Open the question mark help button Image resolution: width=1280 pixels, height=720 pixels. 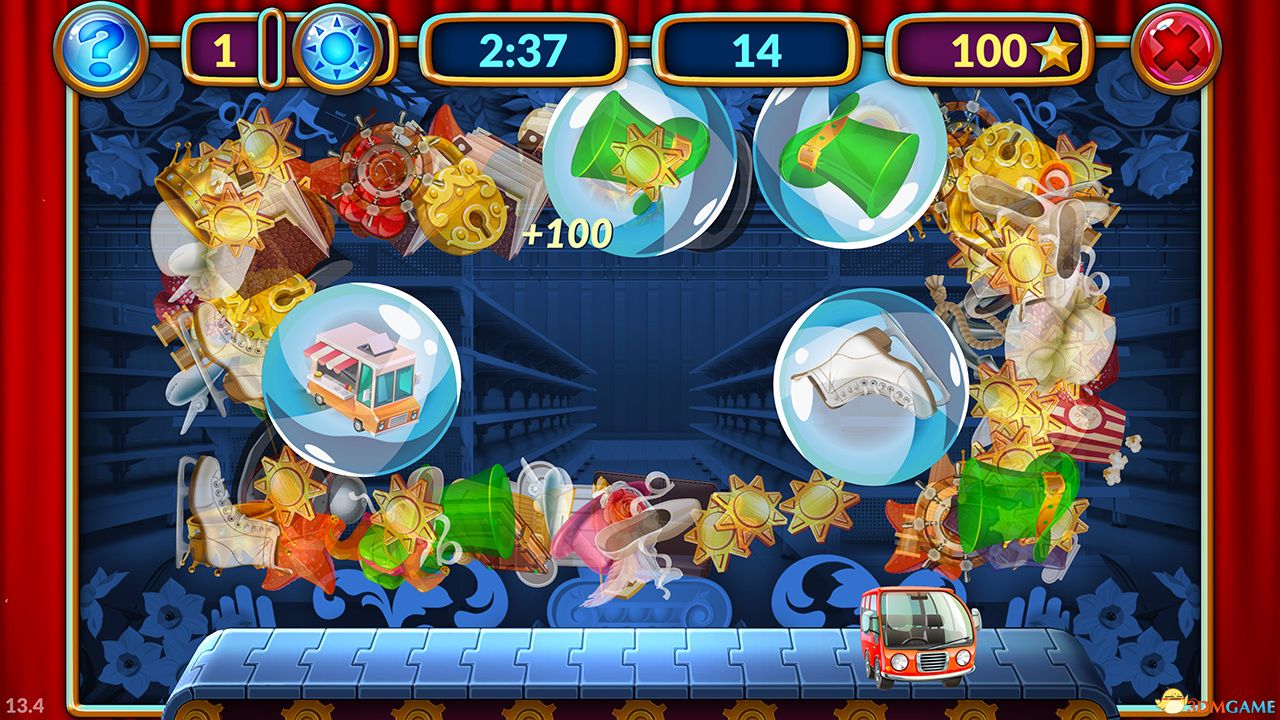100,47
